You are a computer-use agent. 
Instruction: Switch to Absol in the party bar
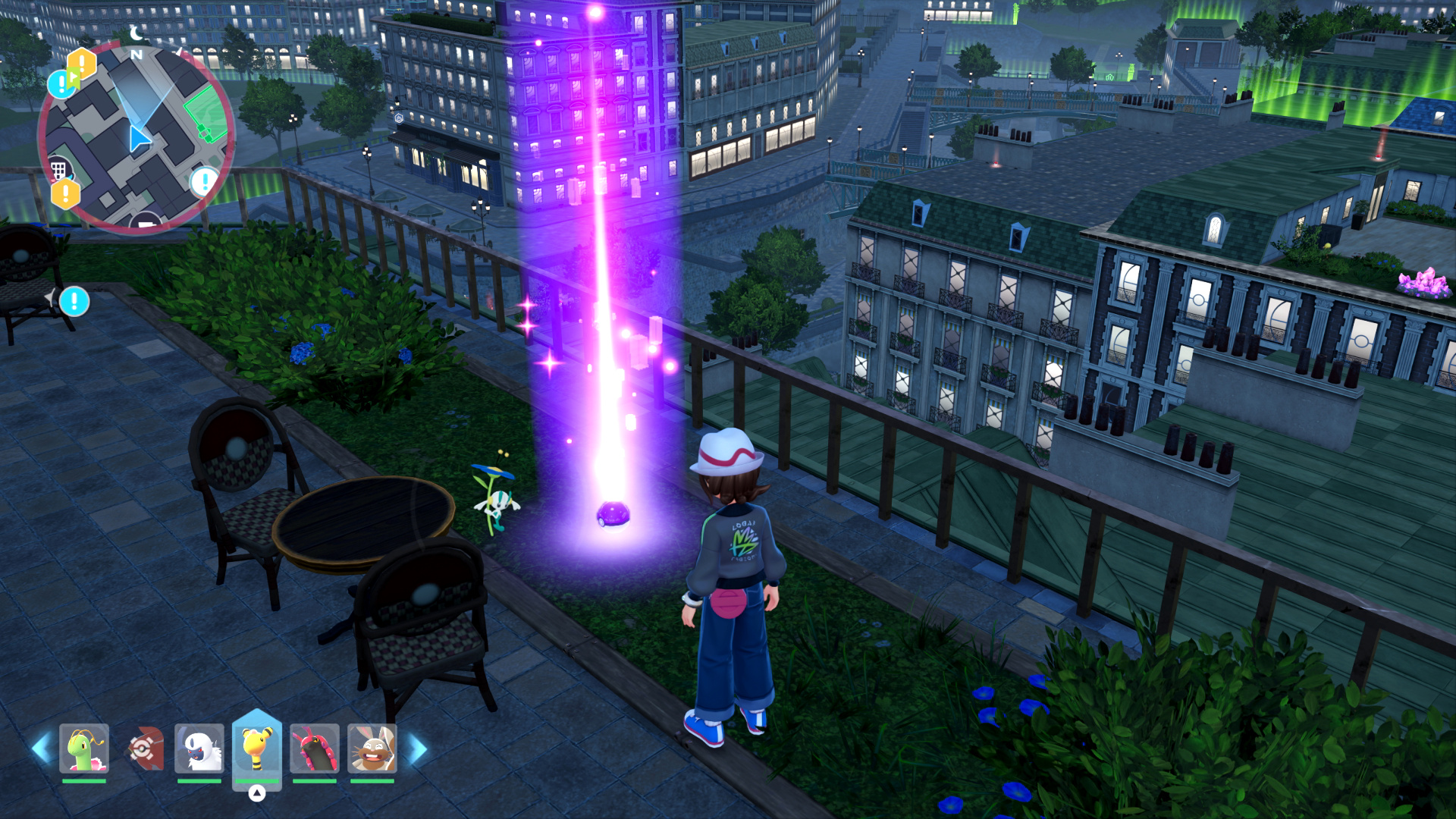tap(199, 748)
